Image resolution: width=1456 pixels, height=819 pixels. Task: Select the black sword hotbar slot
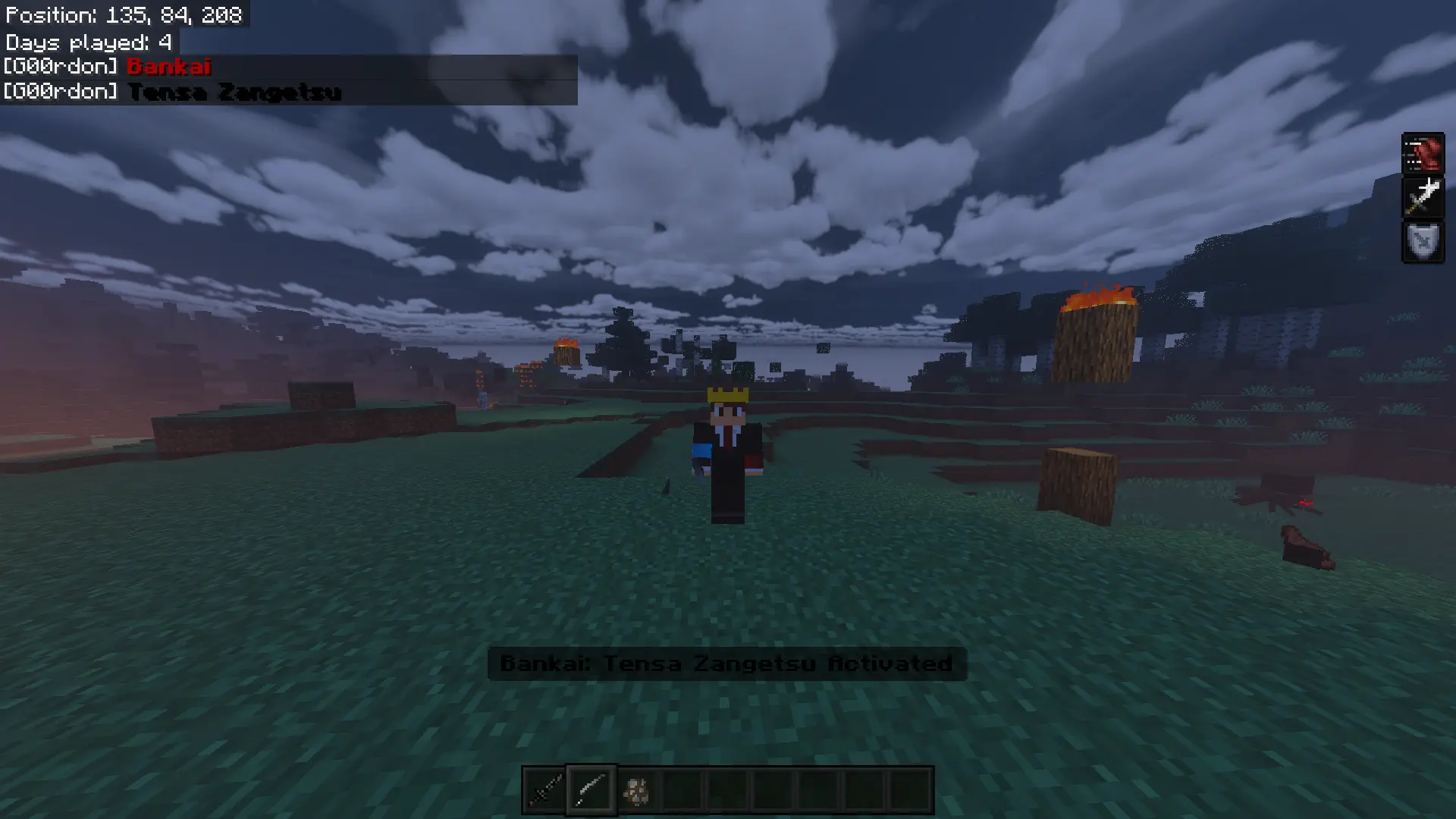pyautogui.click(x=545, y=791)
